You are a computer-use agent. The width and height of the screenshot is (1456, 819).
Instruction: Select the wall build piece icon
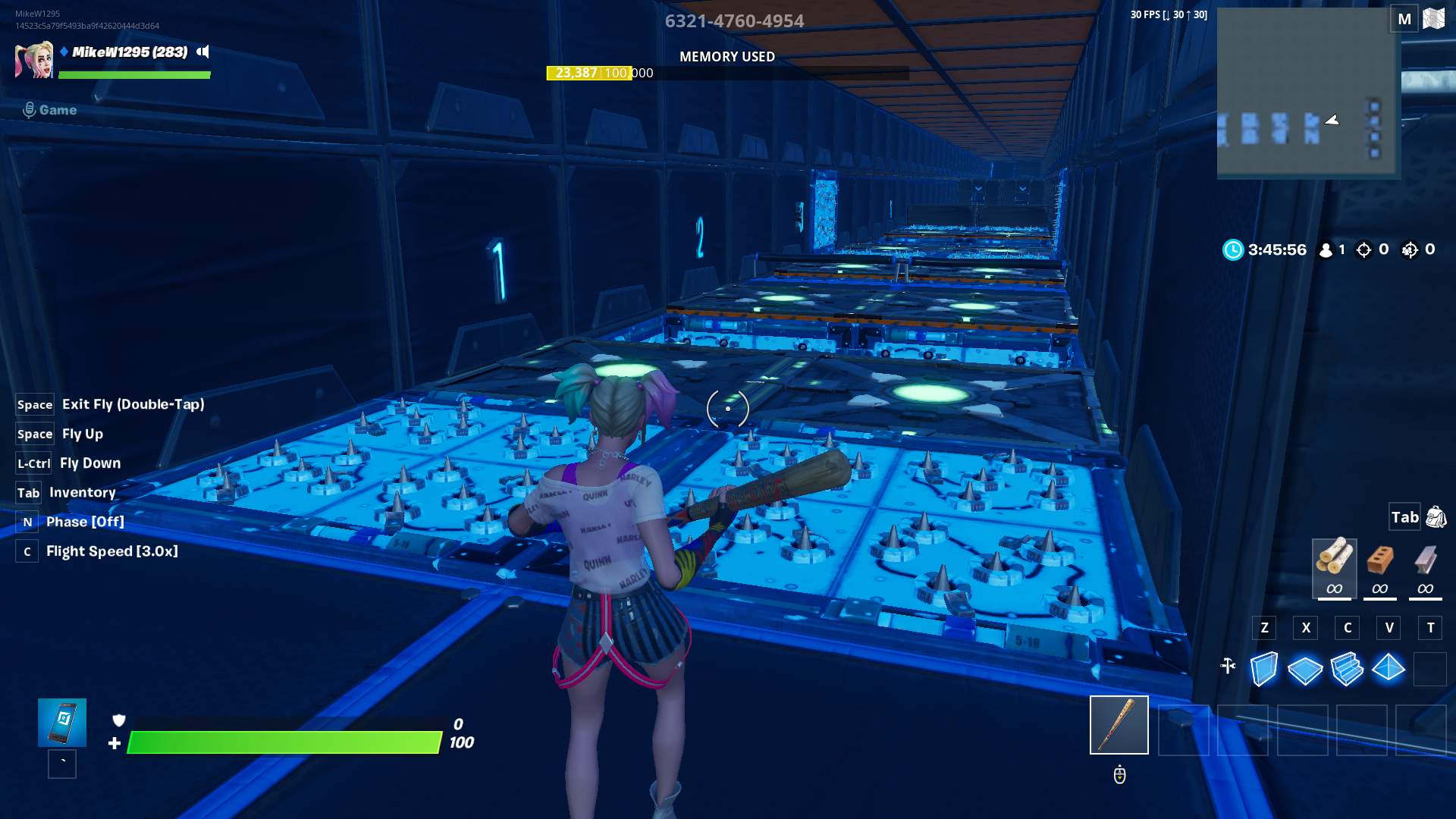pyautogui.click(x=1264, y=670)
